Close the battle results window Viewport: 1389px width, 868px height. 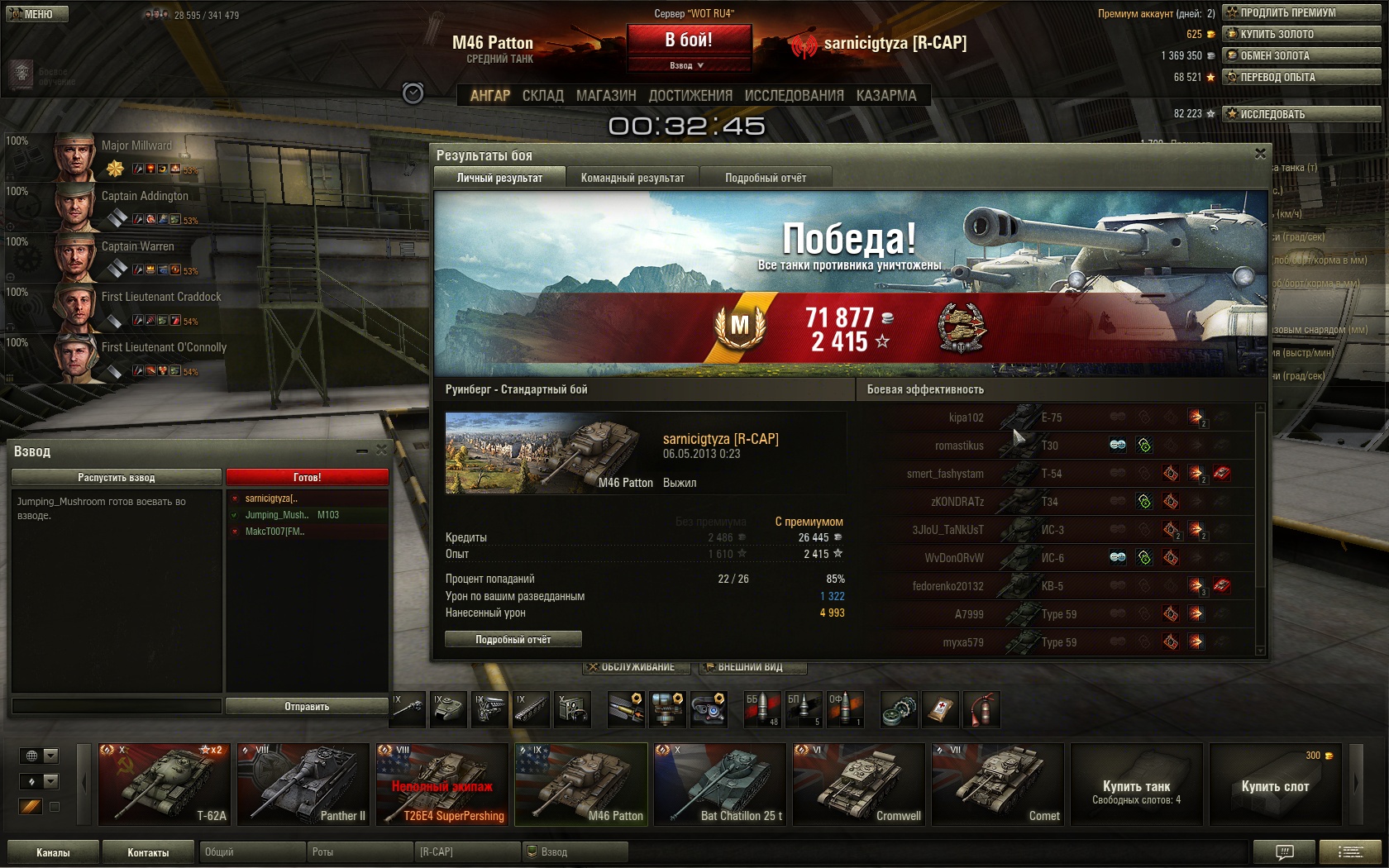point(1260,154)
